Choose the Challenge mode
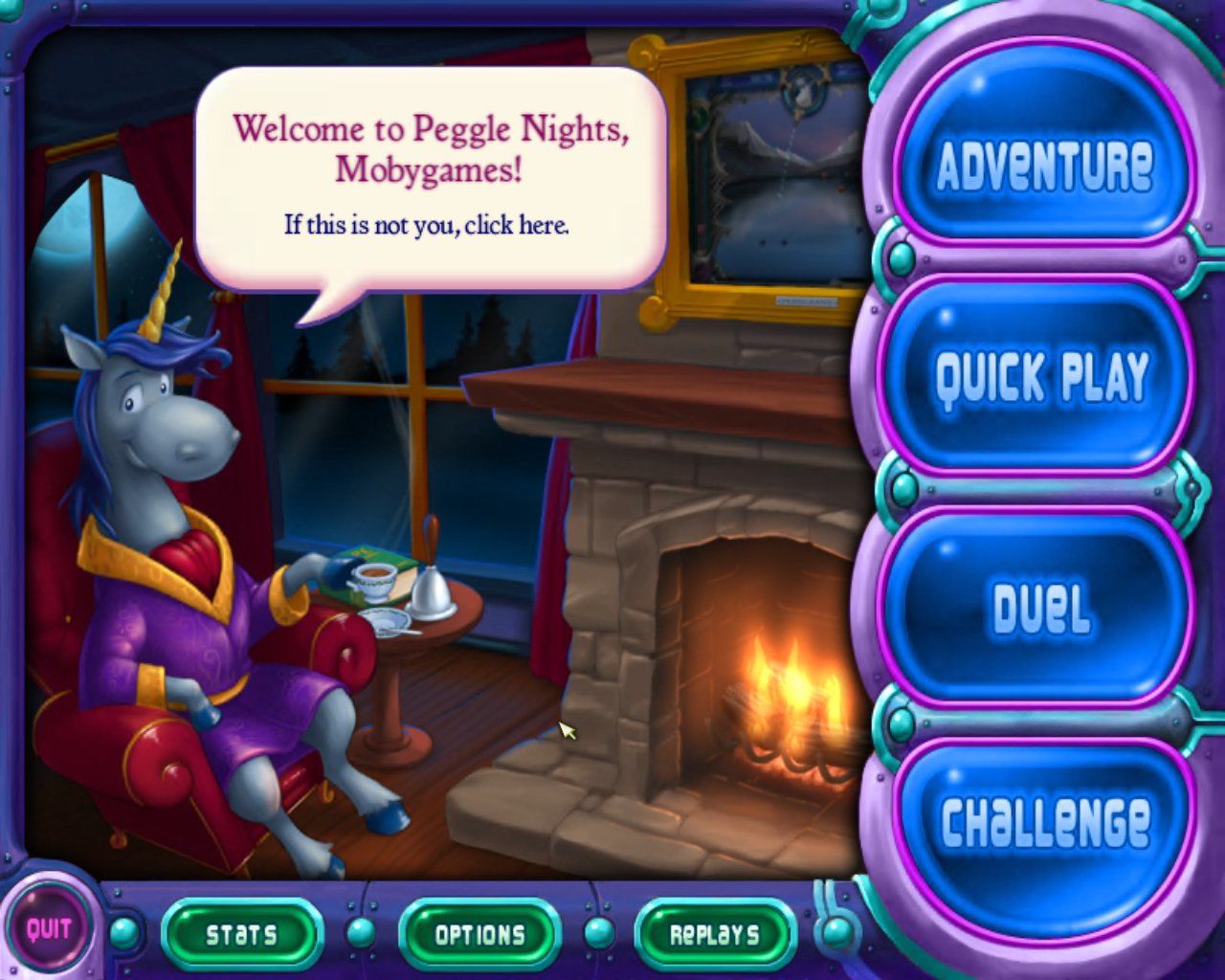 click(1044, 819)
